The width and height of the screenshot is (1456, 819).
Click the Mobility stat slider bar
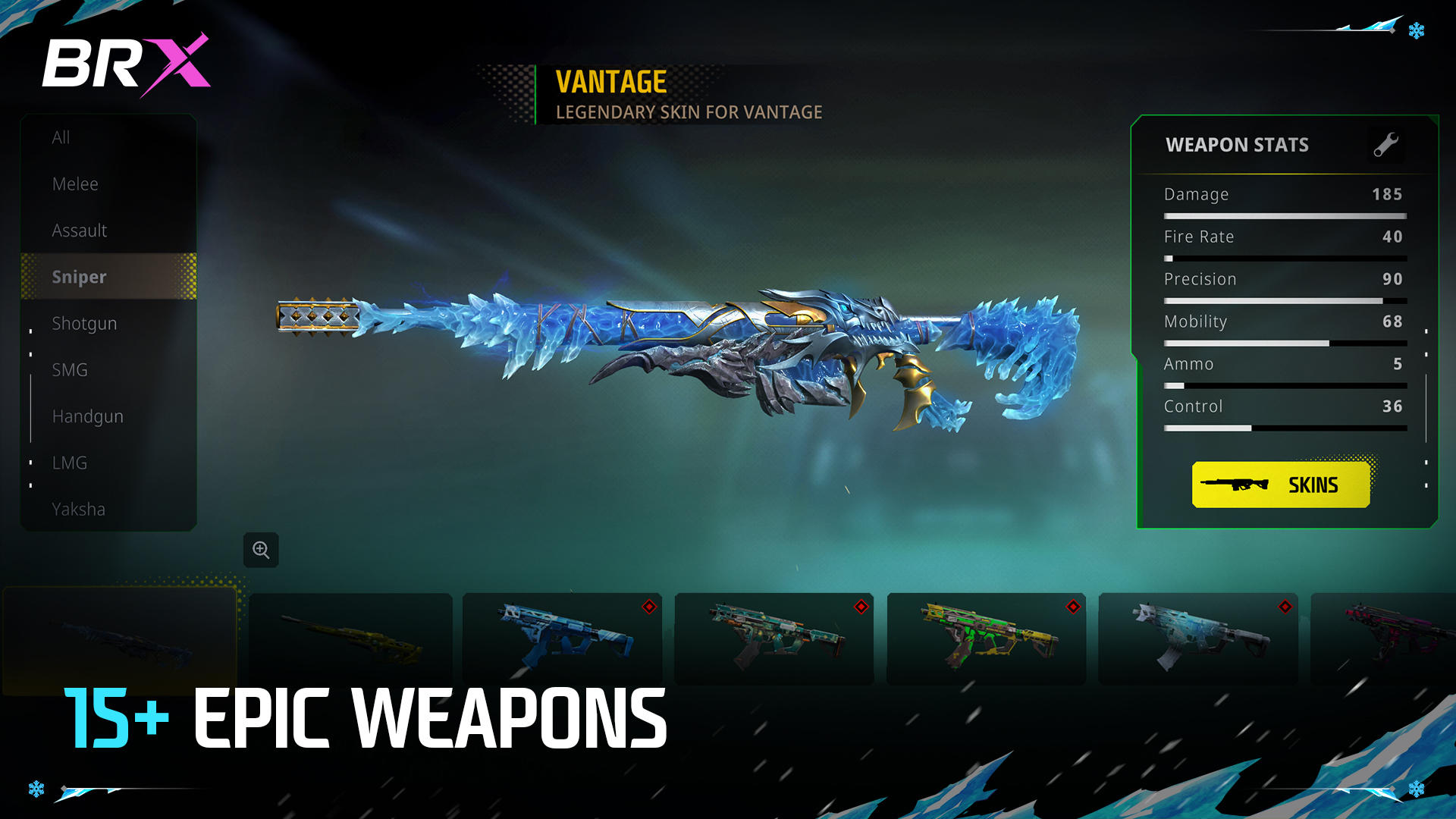pyautogui.click(x=1285, y=343)
